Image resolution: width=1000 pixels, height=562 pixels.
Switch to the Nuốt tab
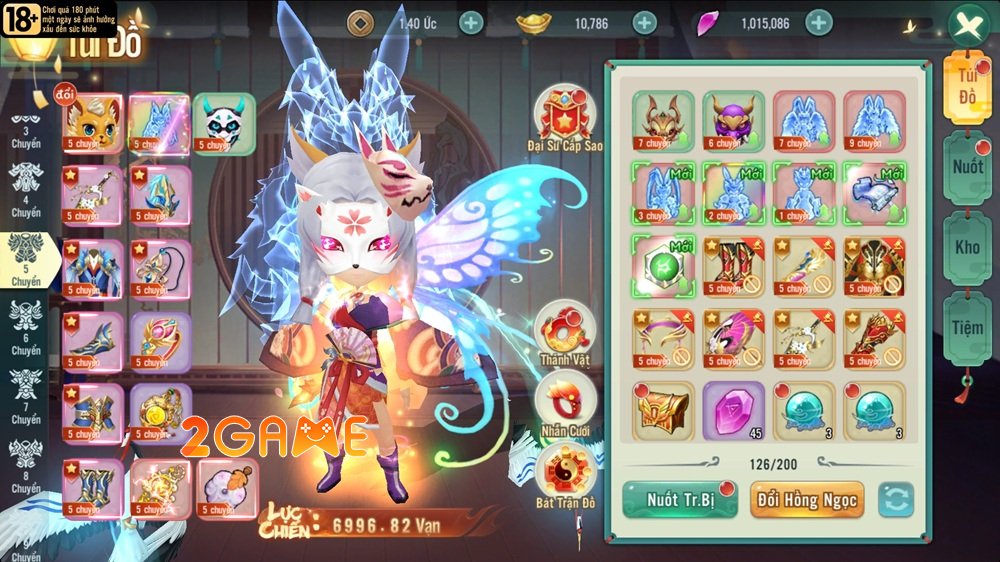click(967, 167)
